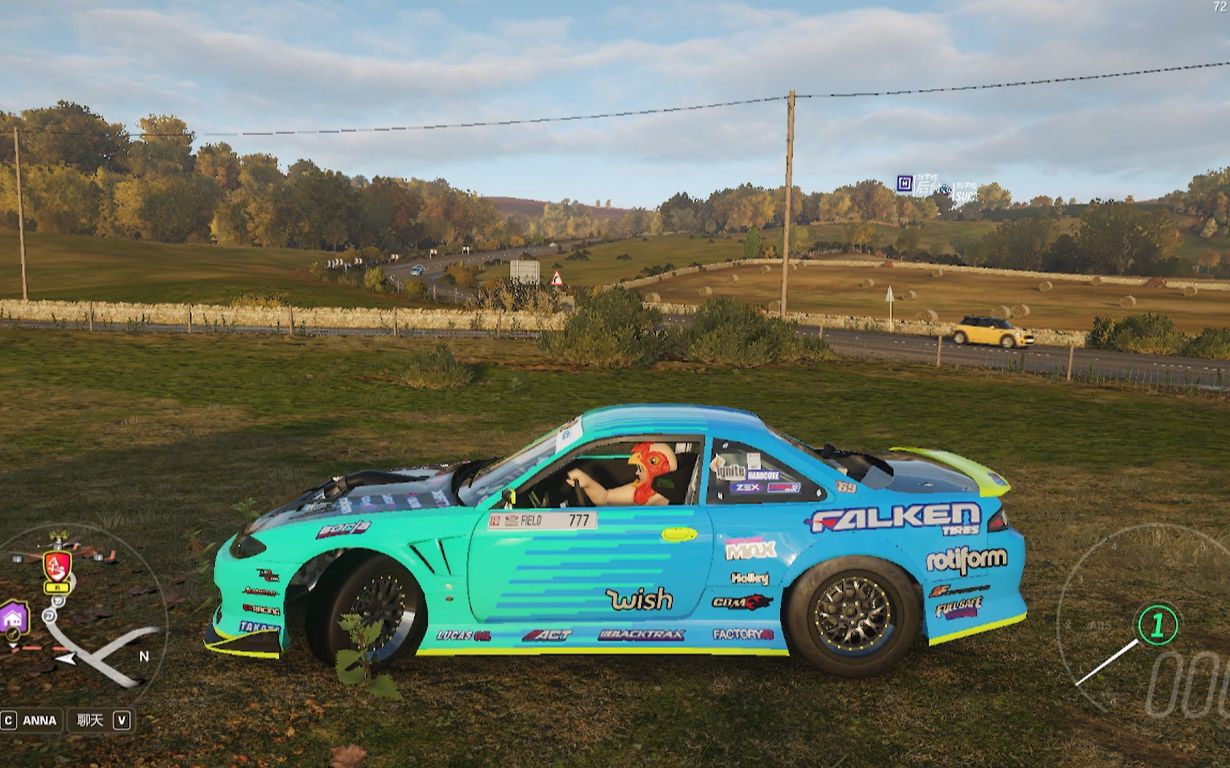Select the purple house icon on minimap

[x=14, y=617]
